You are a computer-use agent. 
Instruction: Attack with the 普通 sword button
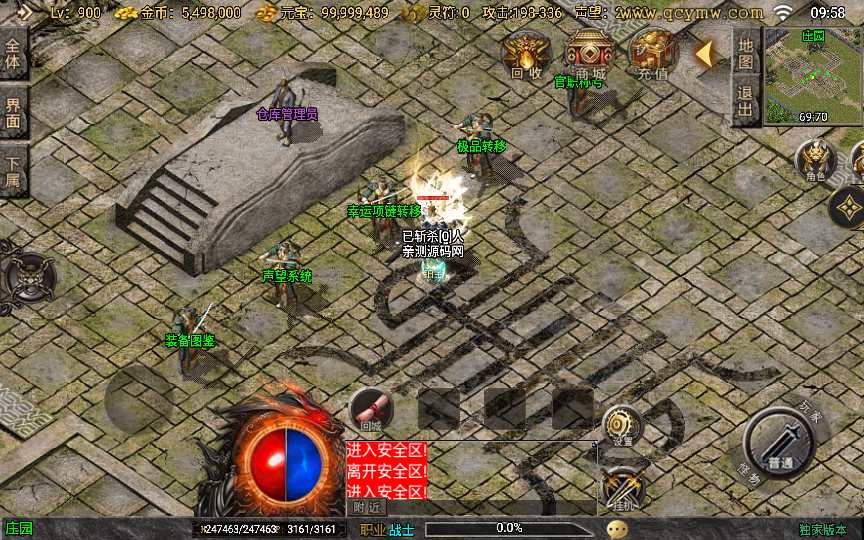point(781,445)
